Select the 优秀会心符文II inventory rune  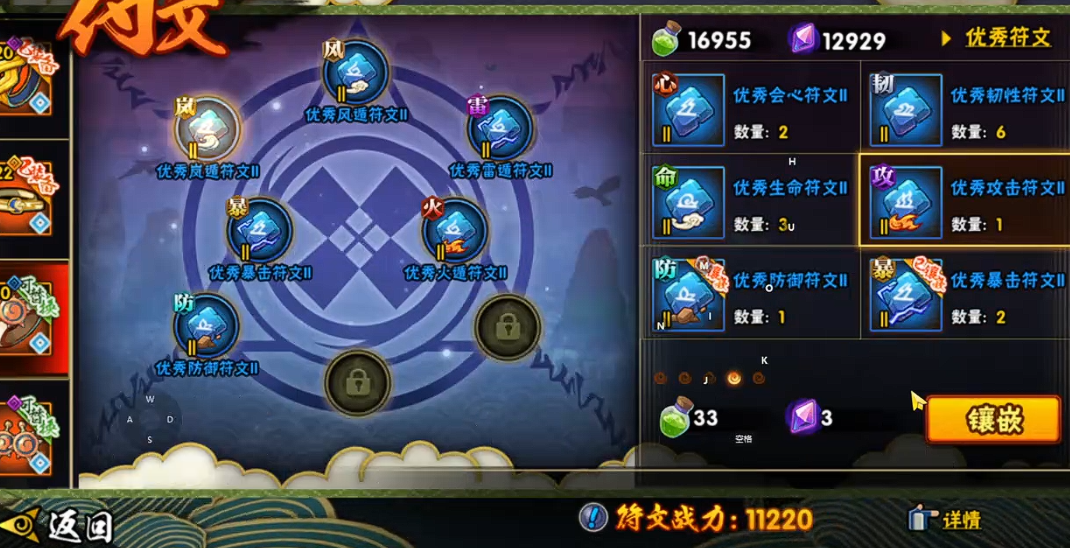(689, 110)
